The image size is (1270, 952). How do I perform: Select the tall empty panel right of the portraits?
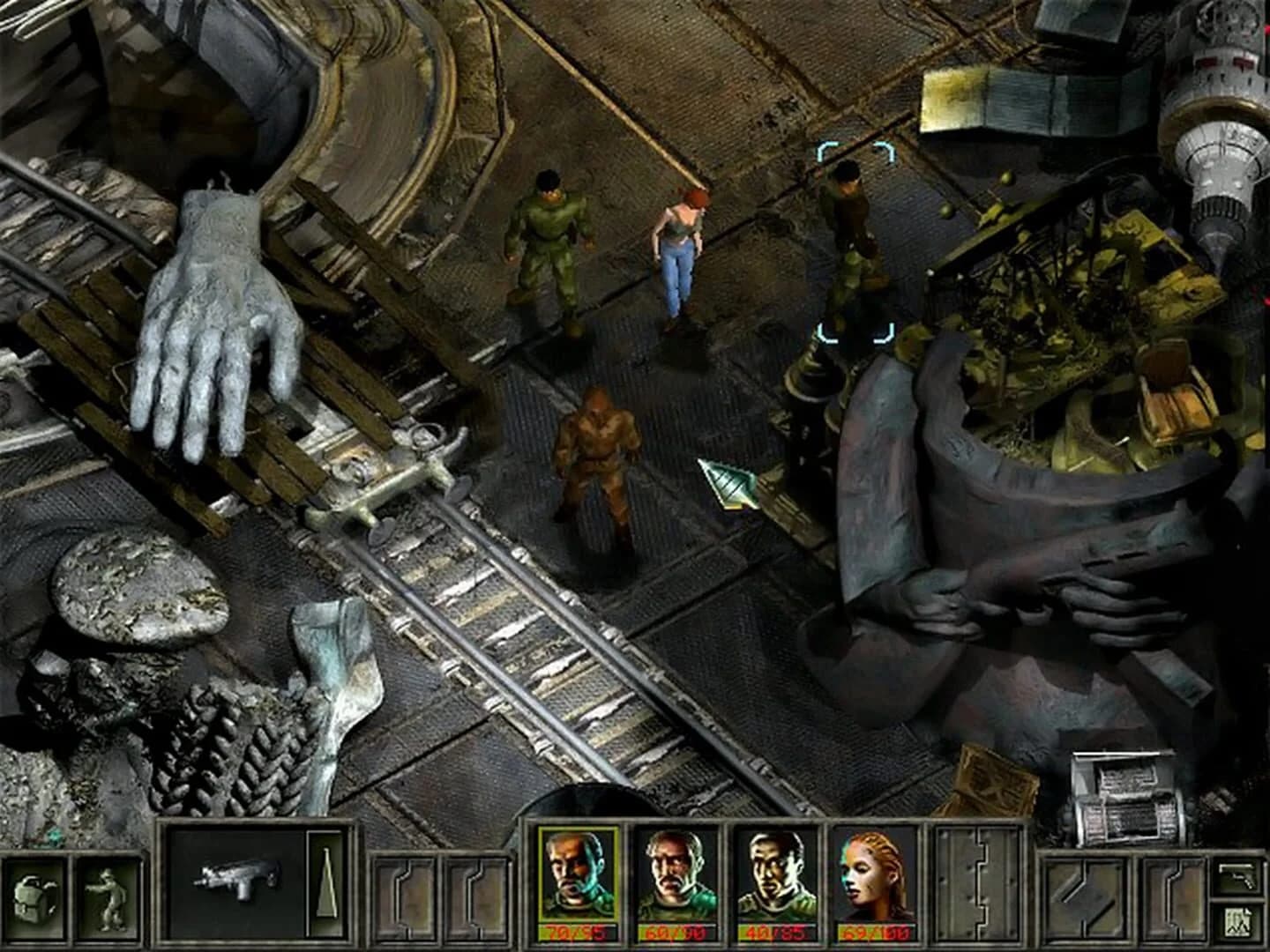tap(979, 886)
